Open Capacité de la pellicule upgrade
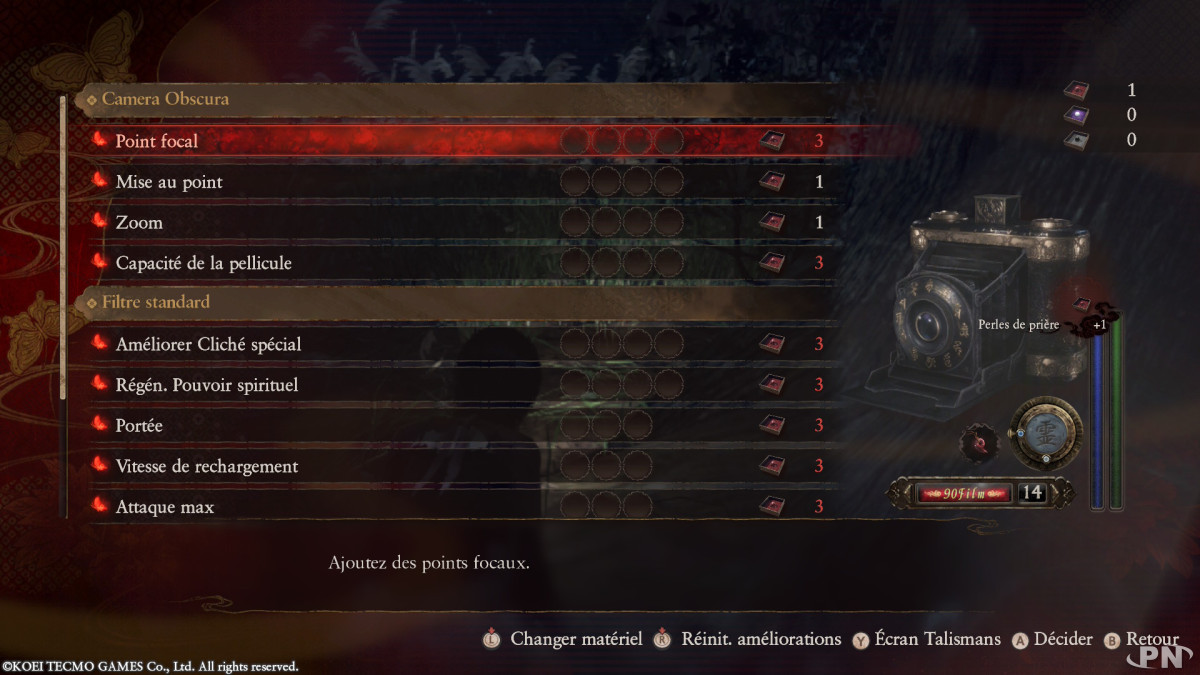The height and width of the screenshot is (675, 1200). click(x=204, y=263)
